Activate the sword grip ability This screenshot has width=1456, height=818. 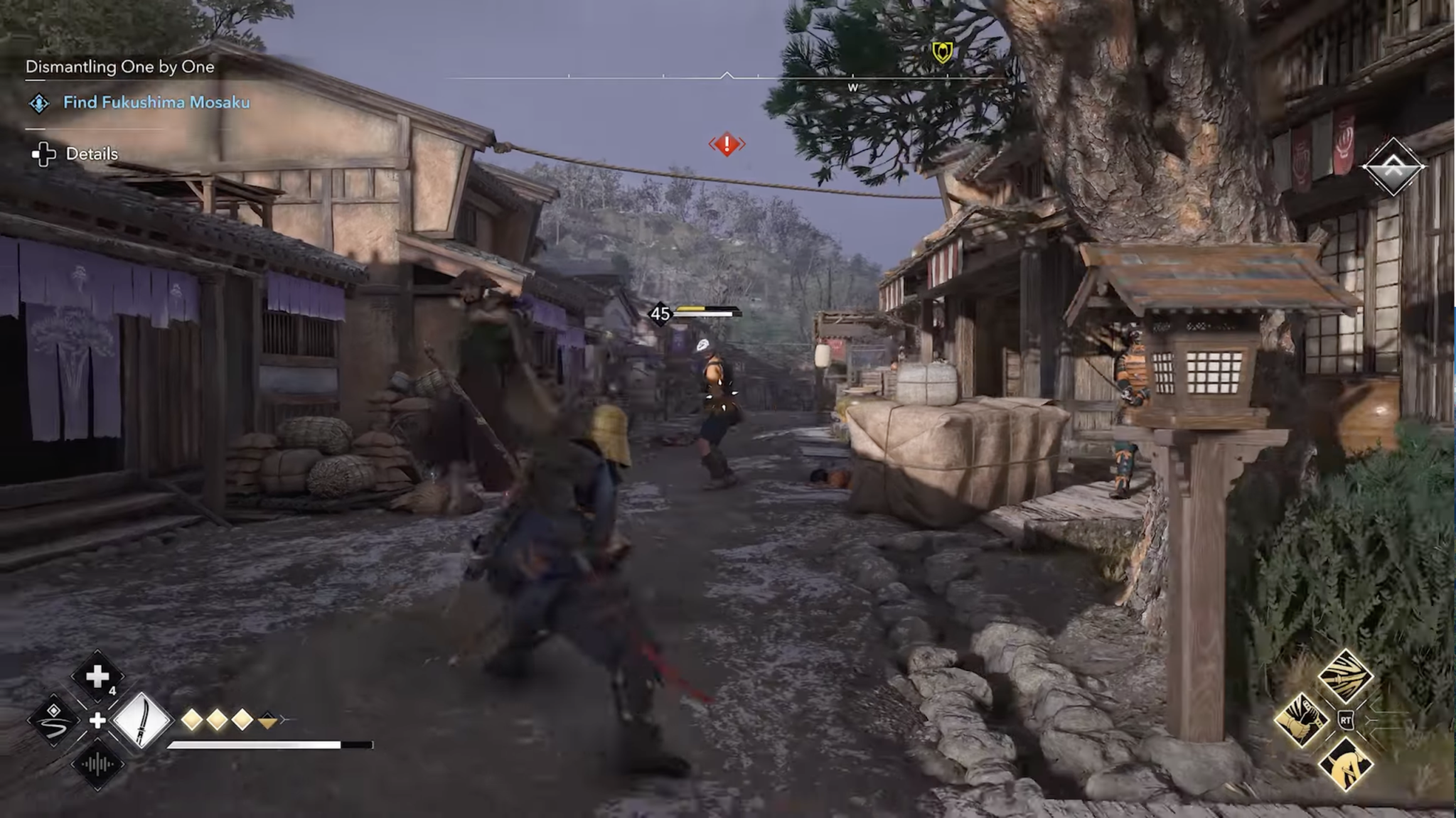pos(1301,720)
